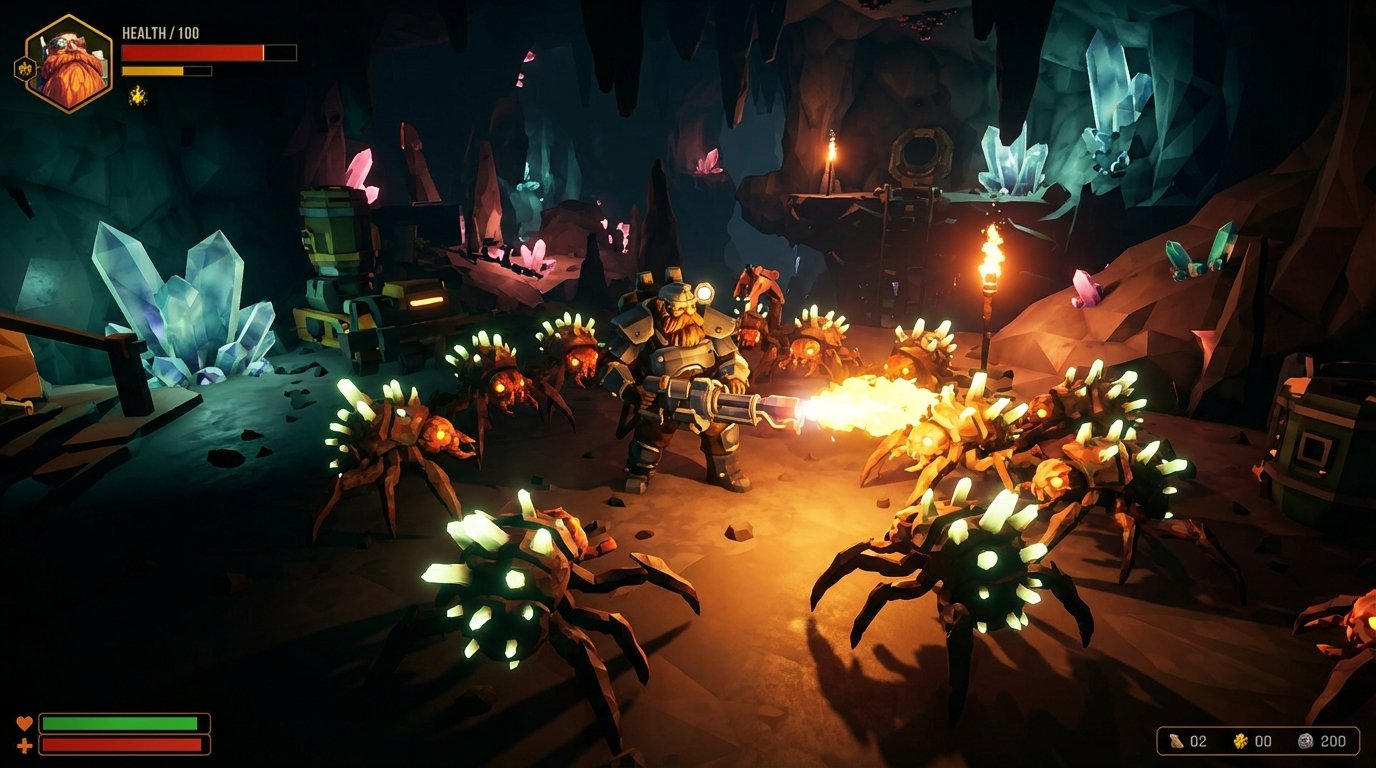Viewport: 1376px width, 768px height.
Task: Select the class emblem beside the portrait
Action: coord(22,66)
